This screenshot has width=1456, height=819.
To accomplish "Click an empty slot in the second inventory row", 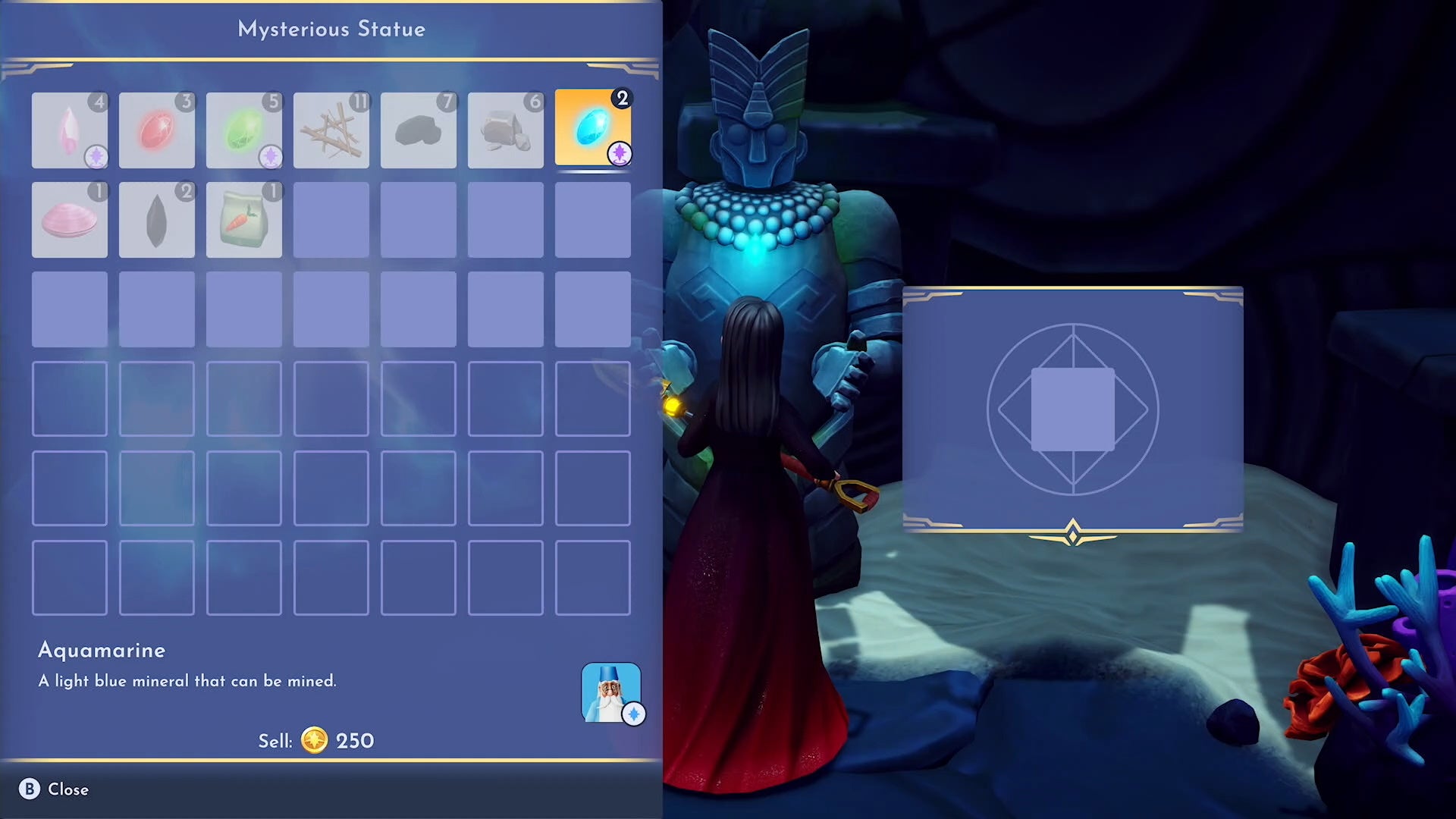I will coord(419,220).
